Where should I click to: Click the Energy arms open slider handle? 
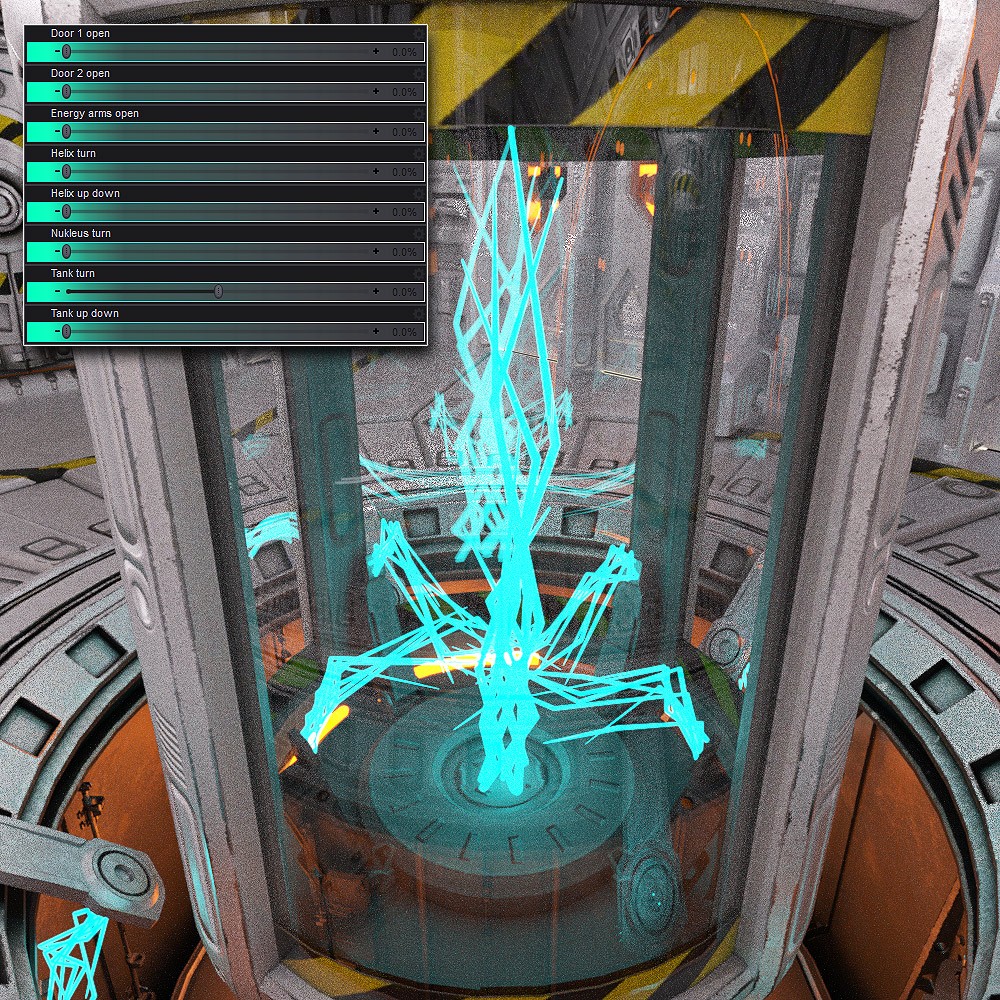[x=66, y=131]
